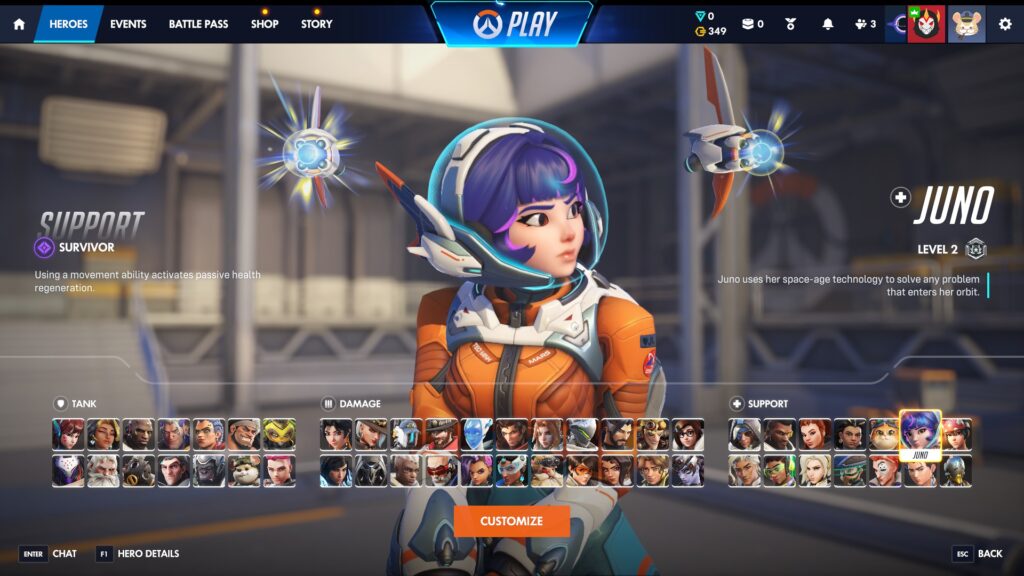
Task: Choose Mei in the damage roster
Action: [x=688, y=434]
